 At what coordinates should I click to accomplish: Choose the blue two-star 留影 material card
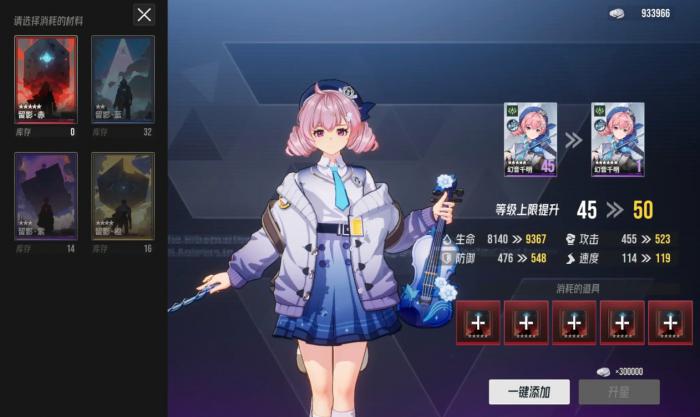point(123,80)
